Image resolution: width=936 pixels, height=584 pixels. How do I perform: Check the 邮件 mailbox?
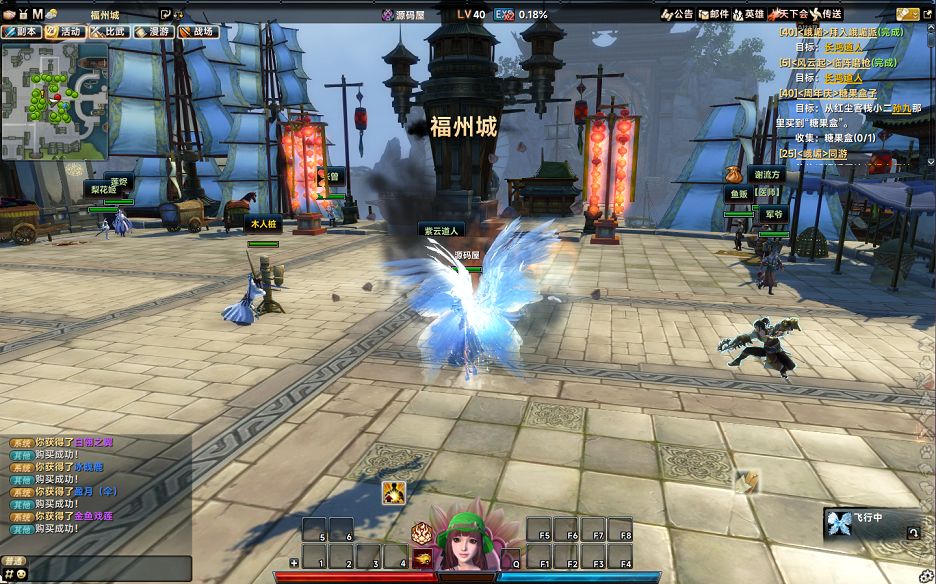coord(713,14)
